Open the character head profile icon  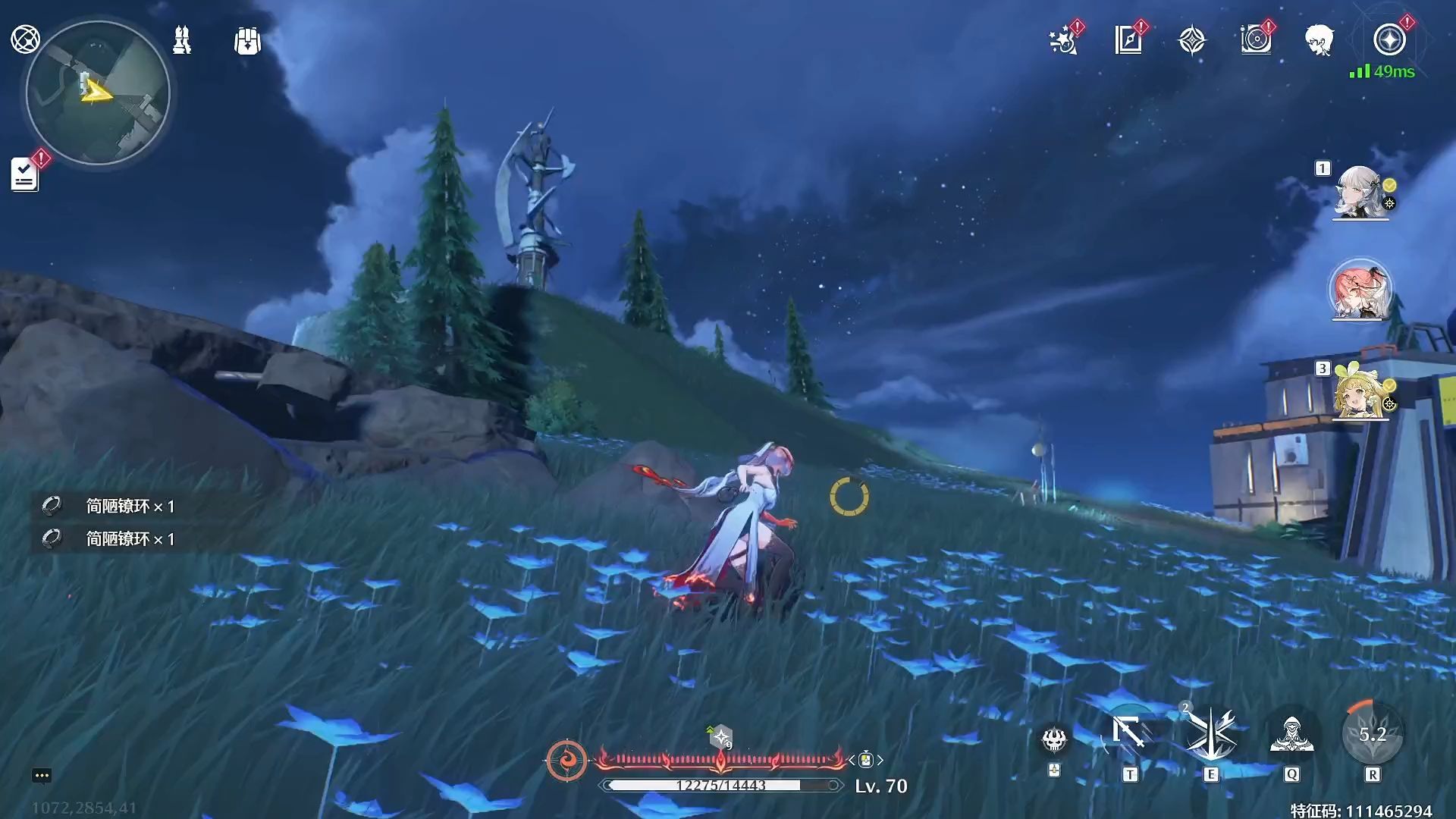[x=1319, y=40]
